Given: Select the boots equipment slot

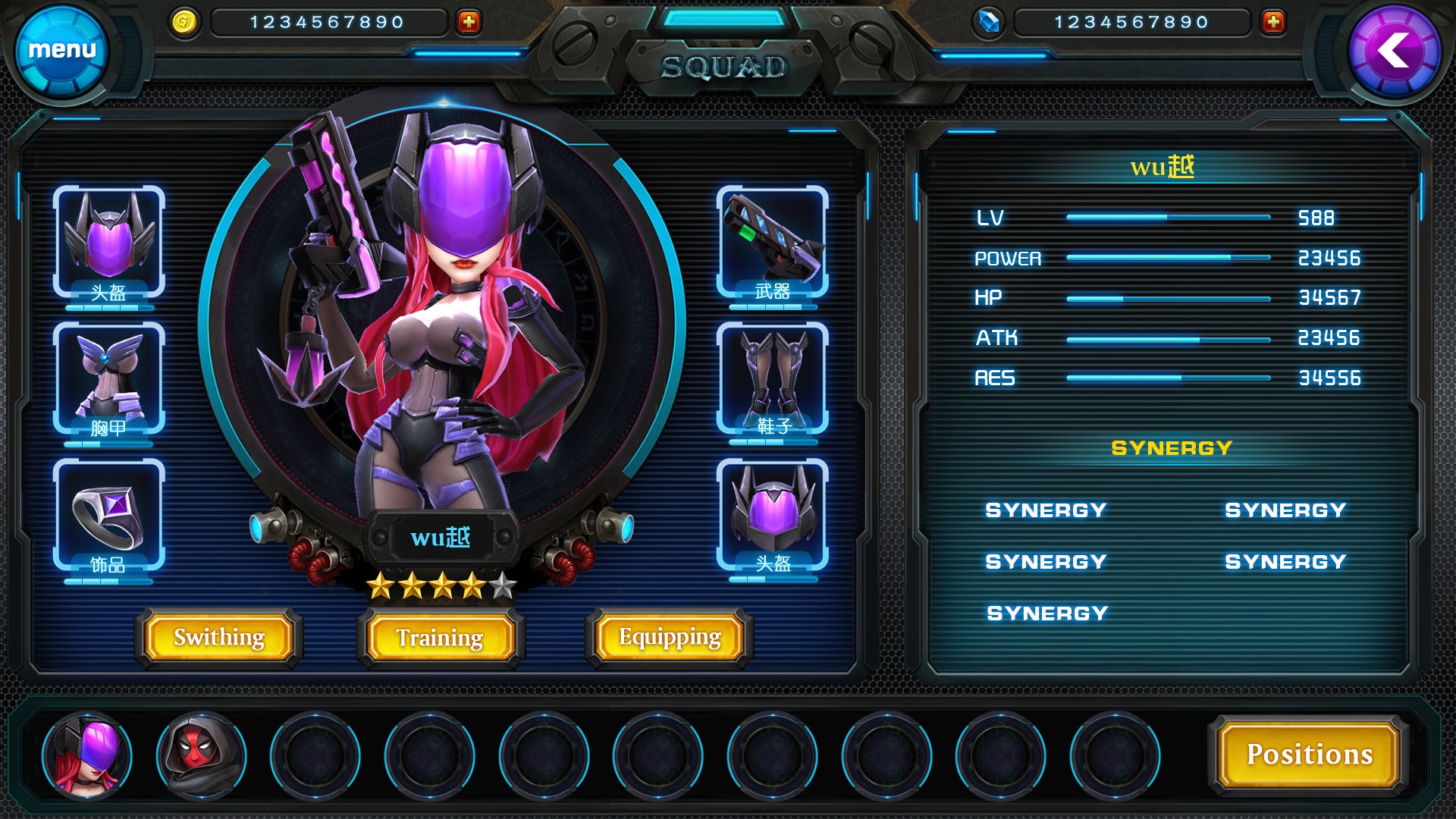Looking at the screenshot, I should [x=772, y=379].
